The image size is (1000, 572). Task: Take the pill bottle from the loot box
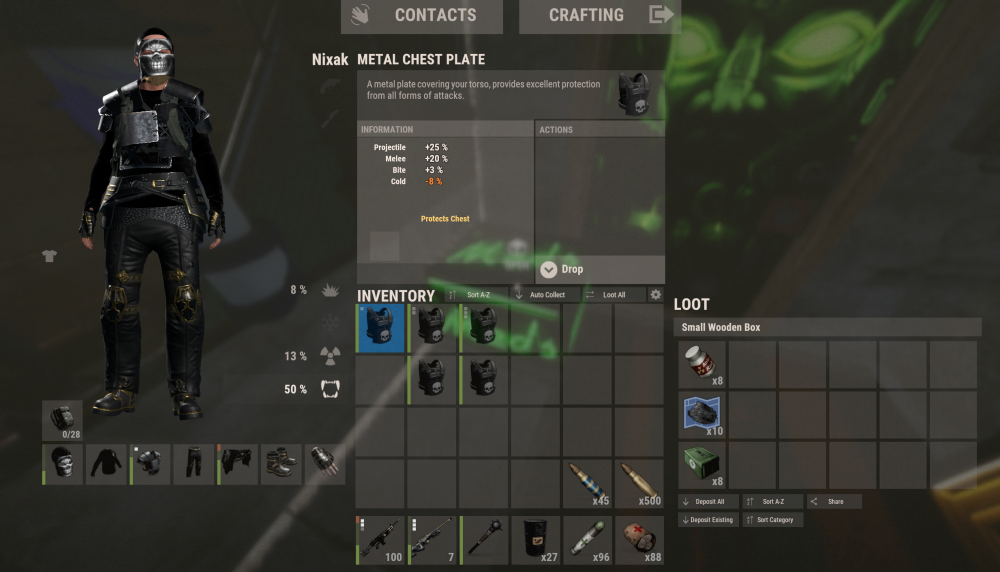(x=703, y=365)
